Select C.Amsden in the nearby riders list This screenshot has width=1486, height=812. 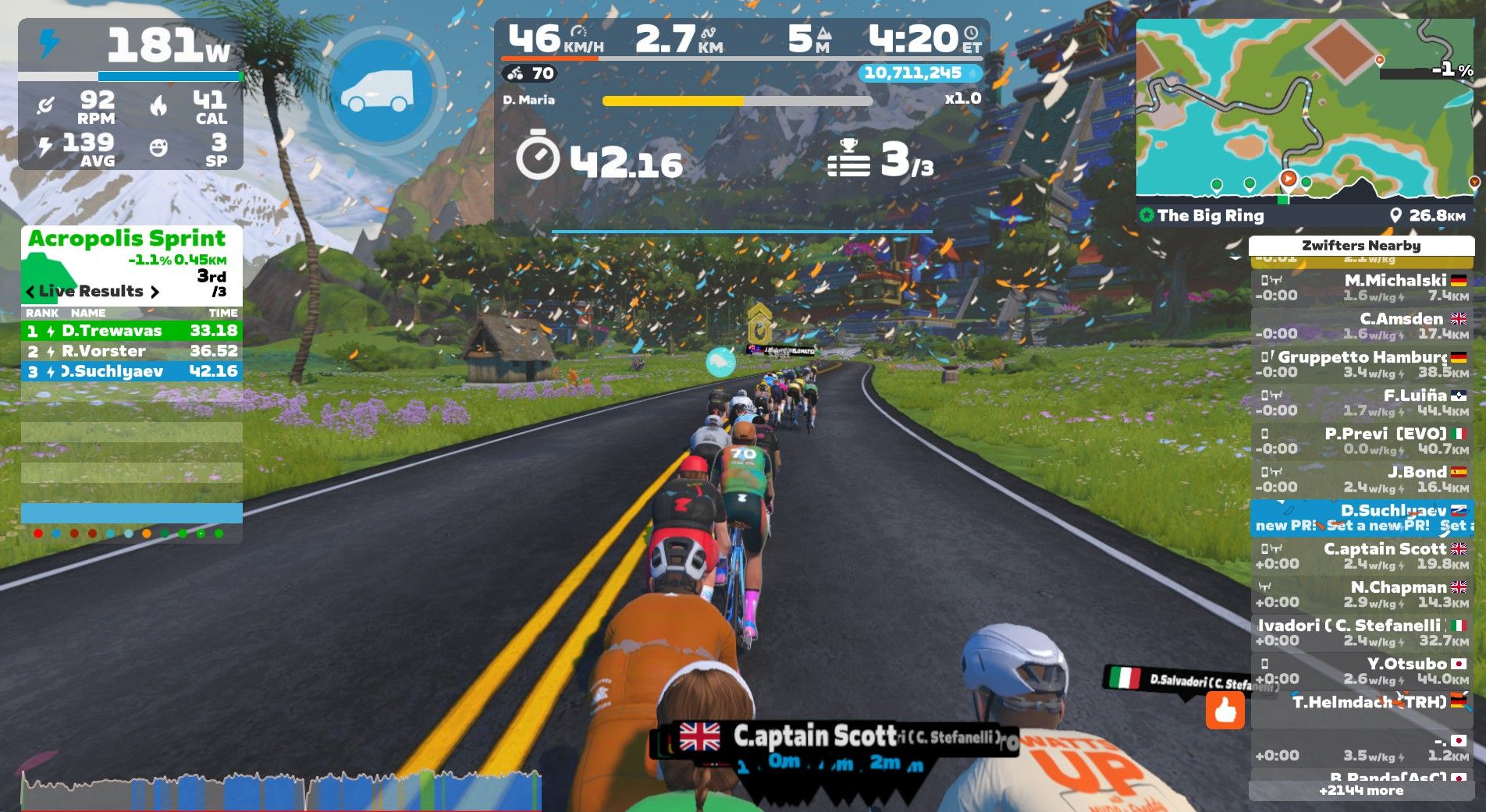click(x=1362, y=326)
